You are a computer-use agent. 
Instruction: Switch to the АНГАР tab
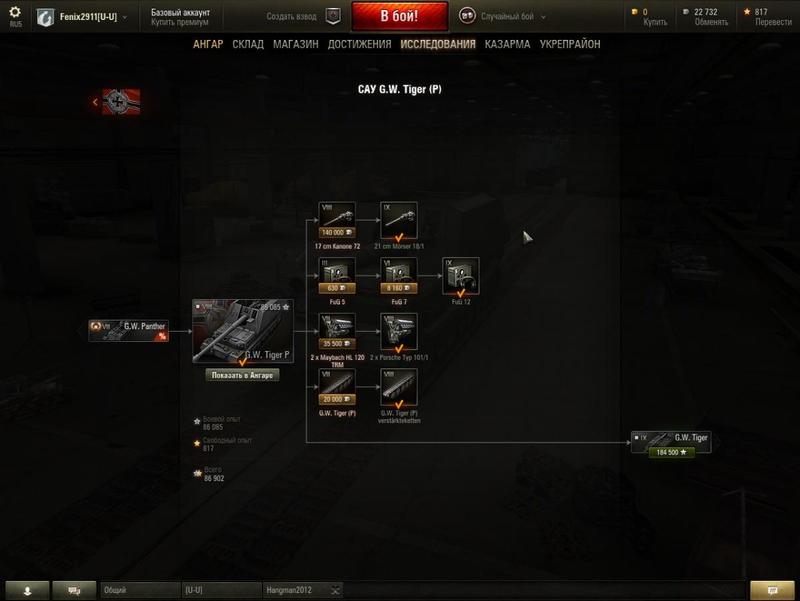tap(208, 44)
